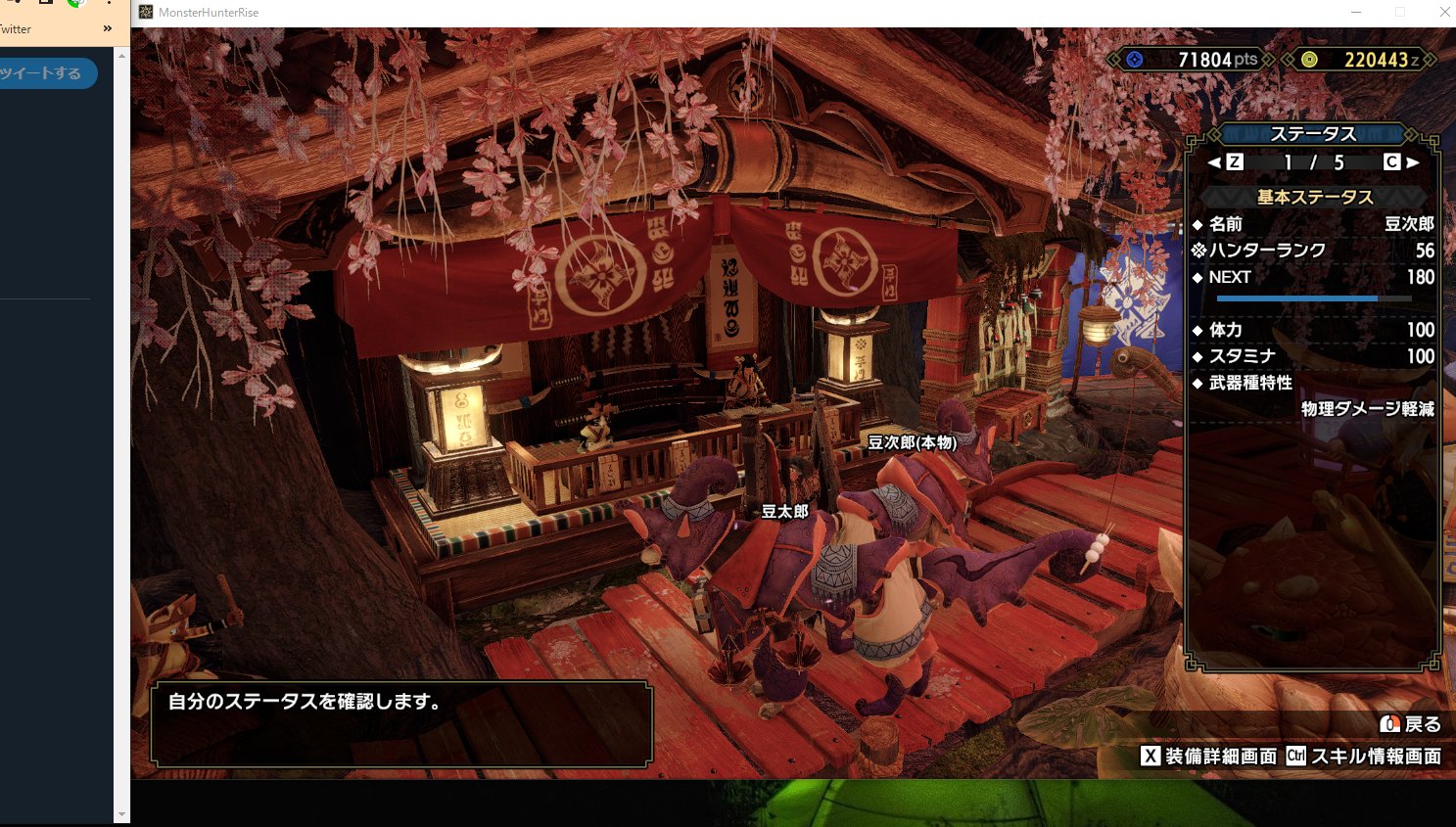
Task: Open the Twitter bookmark link
Action: tap(14, 28)
